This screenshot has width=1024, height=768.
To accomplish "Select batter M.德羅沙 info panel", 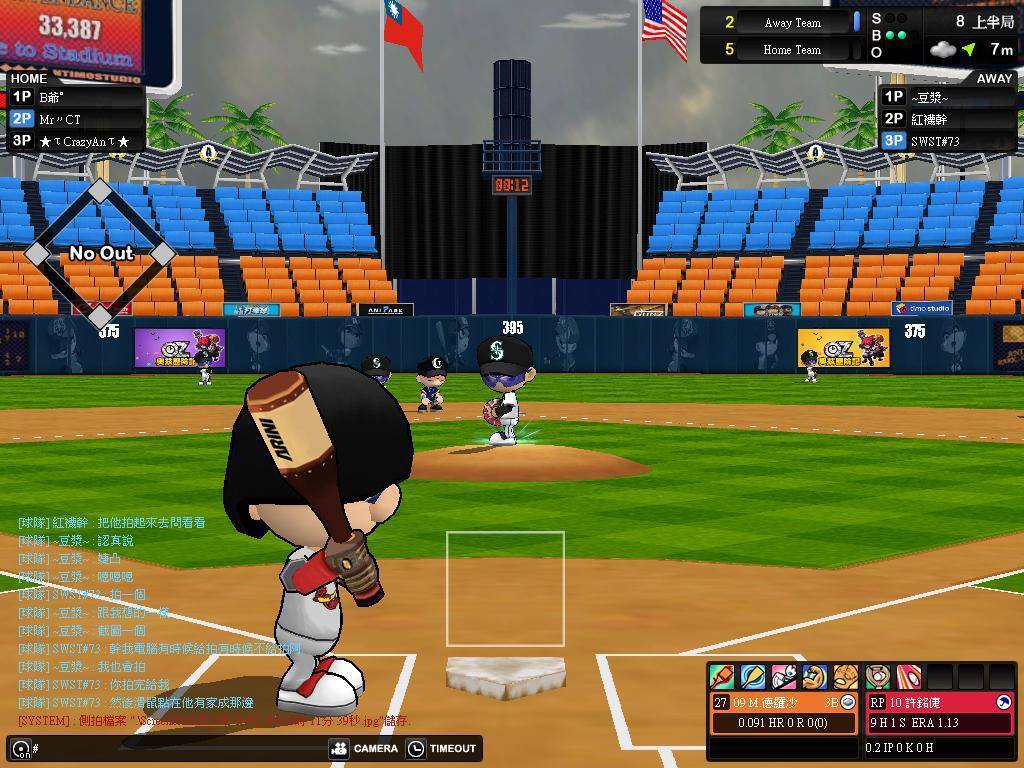I will coord(784,712).
